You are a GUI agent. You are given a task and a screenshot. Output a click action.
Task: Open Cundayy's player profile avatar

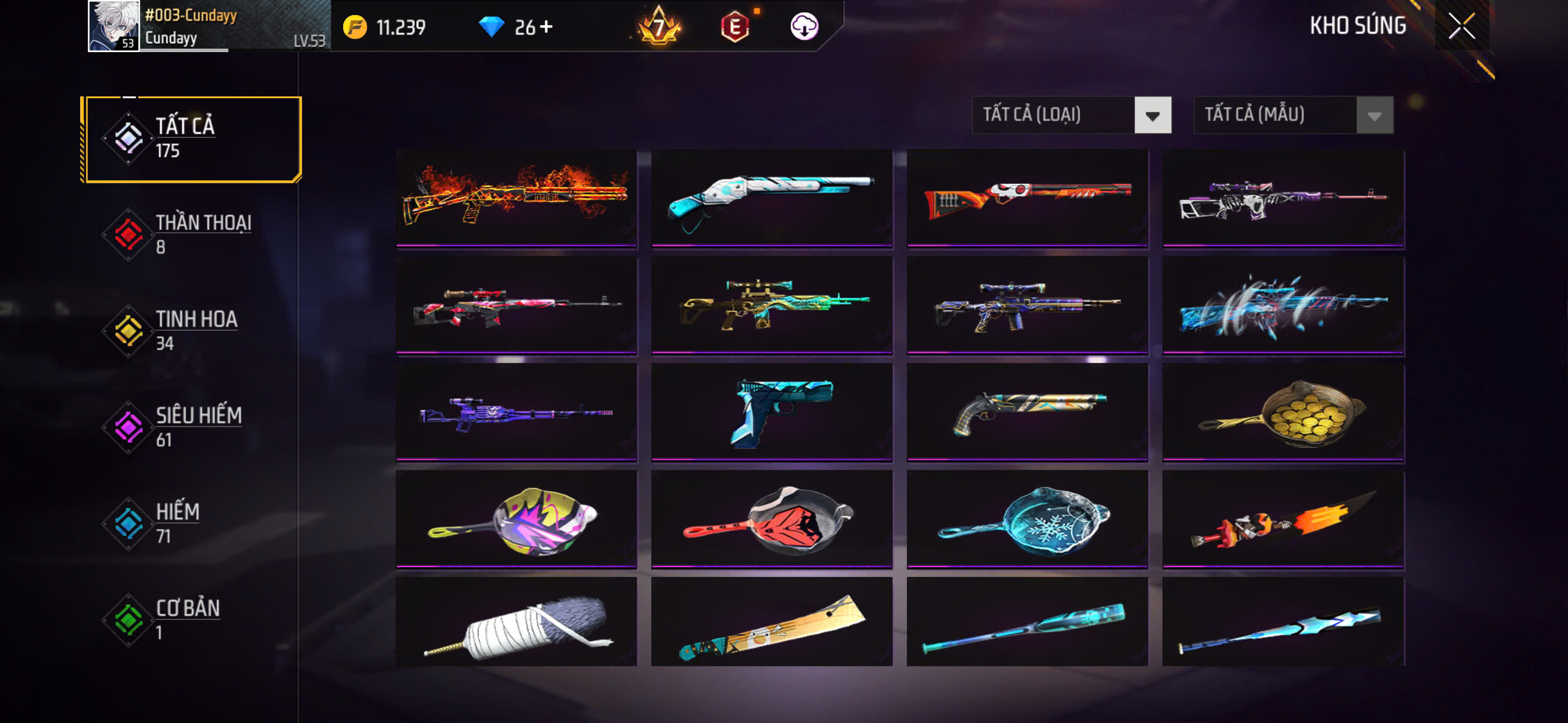click(x=113, y=26)
